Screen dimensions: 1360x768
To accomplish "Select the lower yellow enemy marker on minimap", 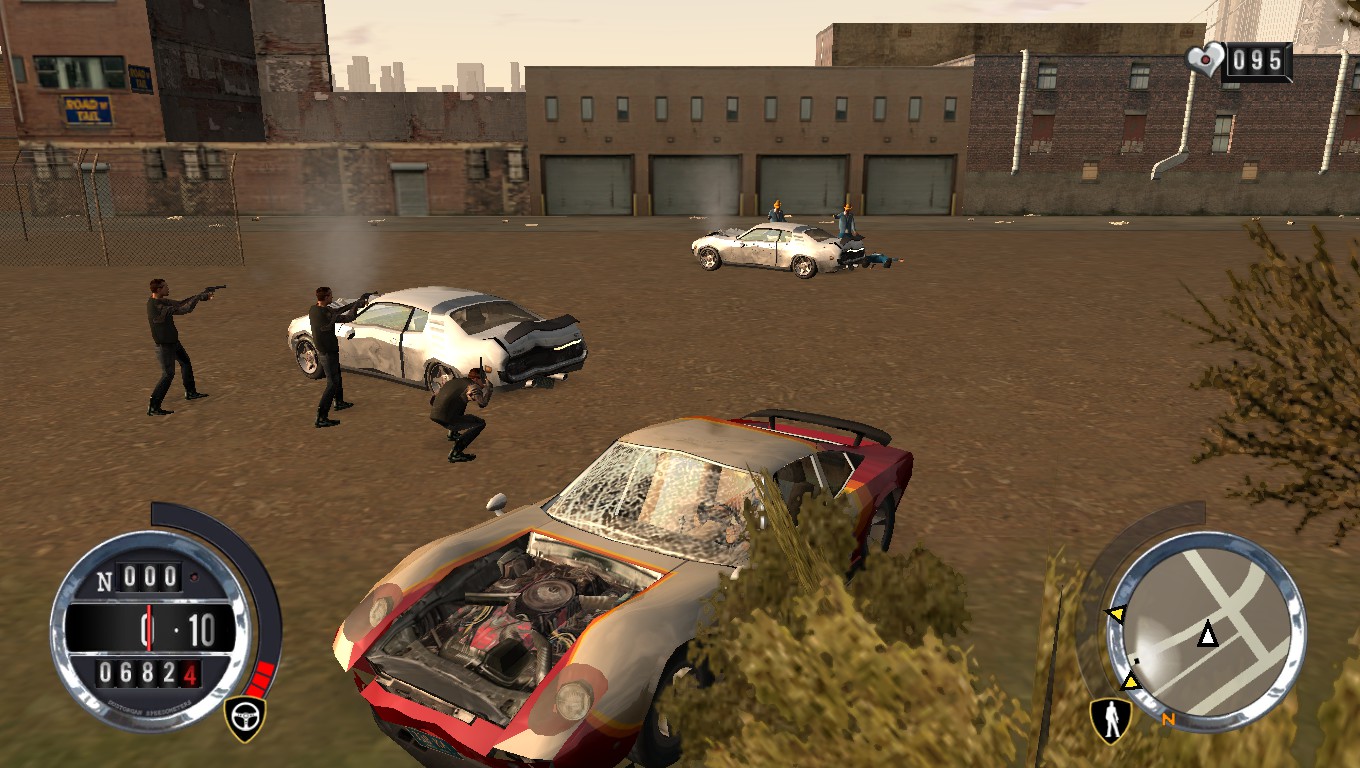I will [1131, 681].
